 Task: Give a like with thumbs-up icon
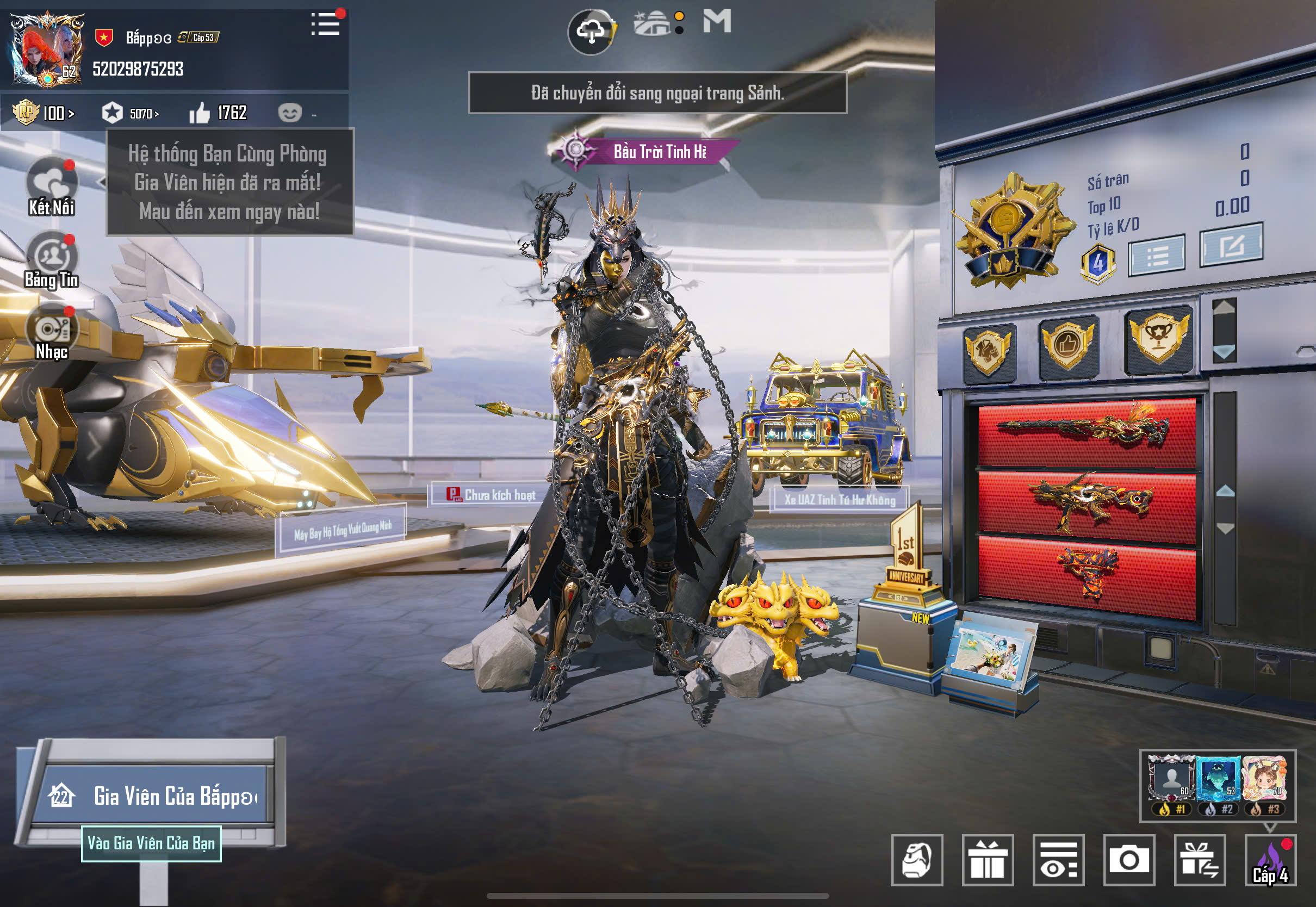200,113
